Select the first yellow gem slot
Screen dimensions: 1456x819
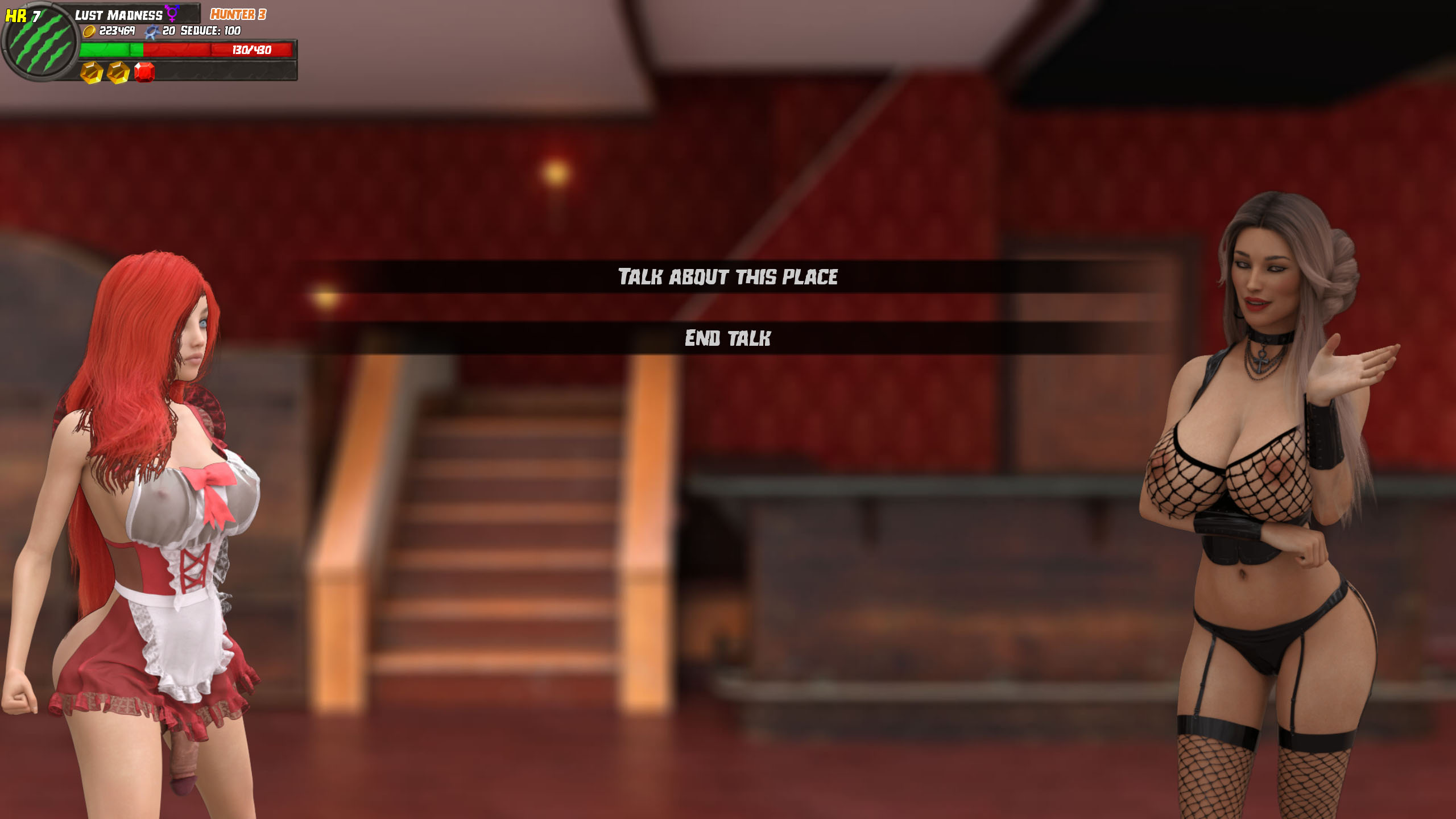pyautogui.click(x=90, y=73)
